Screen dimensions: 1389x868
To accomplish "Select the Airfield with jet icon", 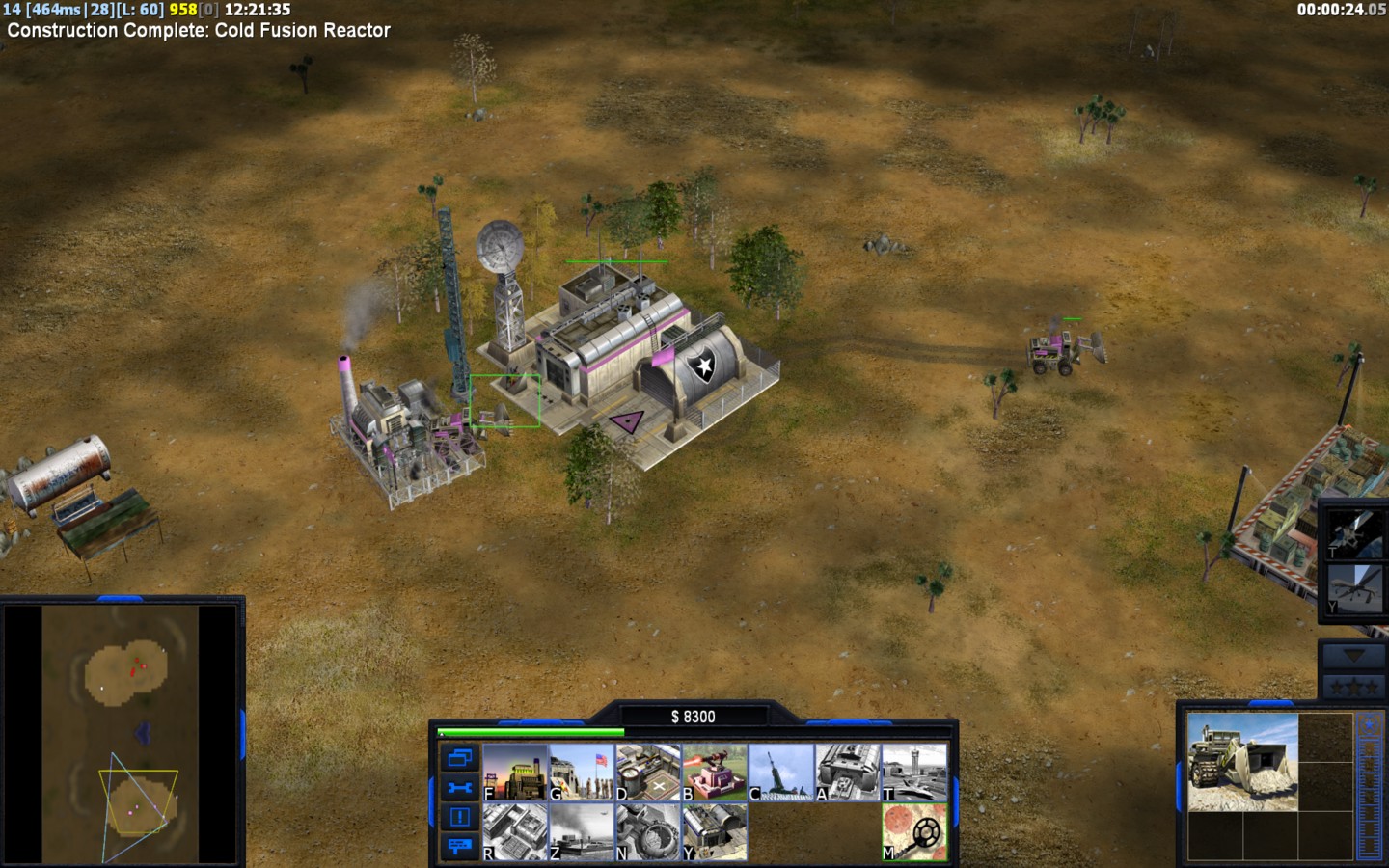I will (x=914, y=771).
